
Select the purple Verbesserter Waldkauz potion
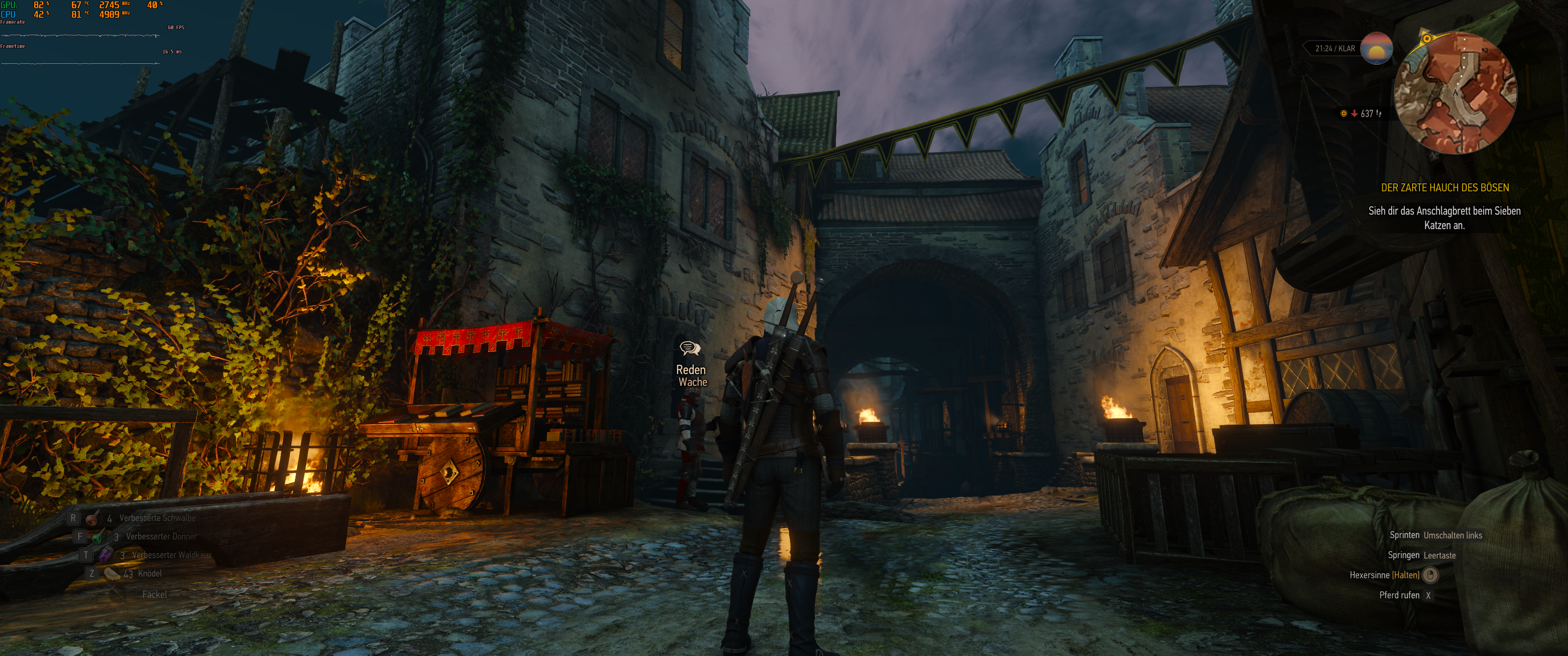105,555
